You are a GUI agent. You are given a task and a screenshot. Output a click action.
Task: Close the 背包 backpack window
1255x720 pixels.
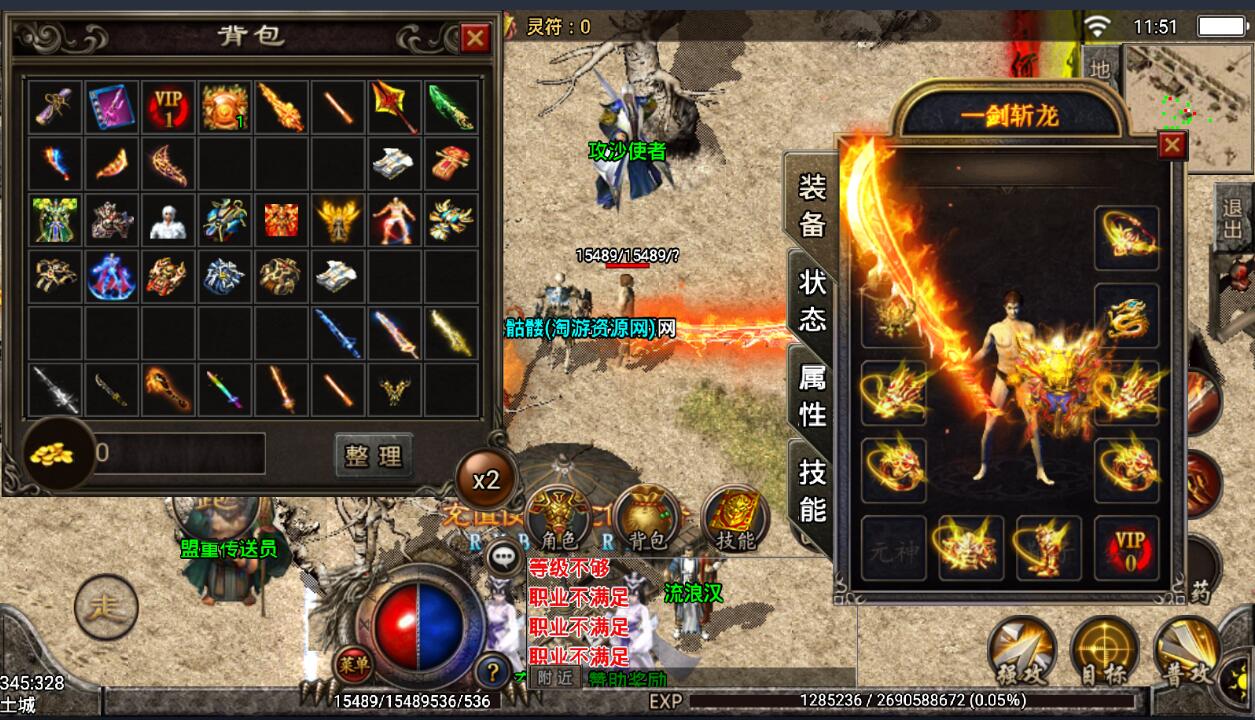coord(475,38)
